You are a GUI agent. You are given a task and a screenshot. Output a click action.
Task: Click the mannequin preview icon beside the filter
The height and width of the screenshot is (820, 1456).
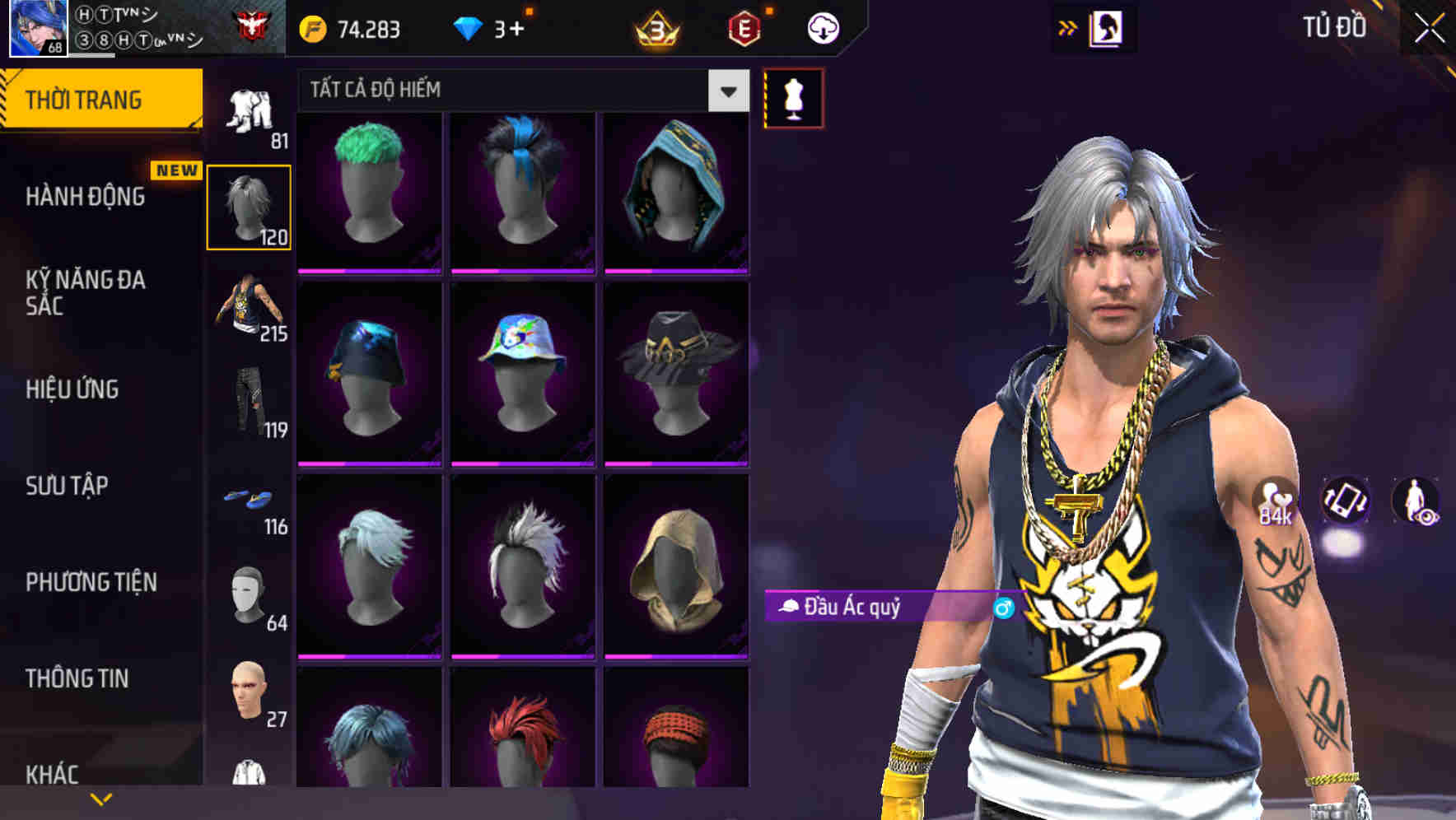click(x=793, y=96)
